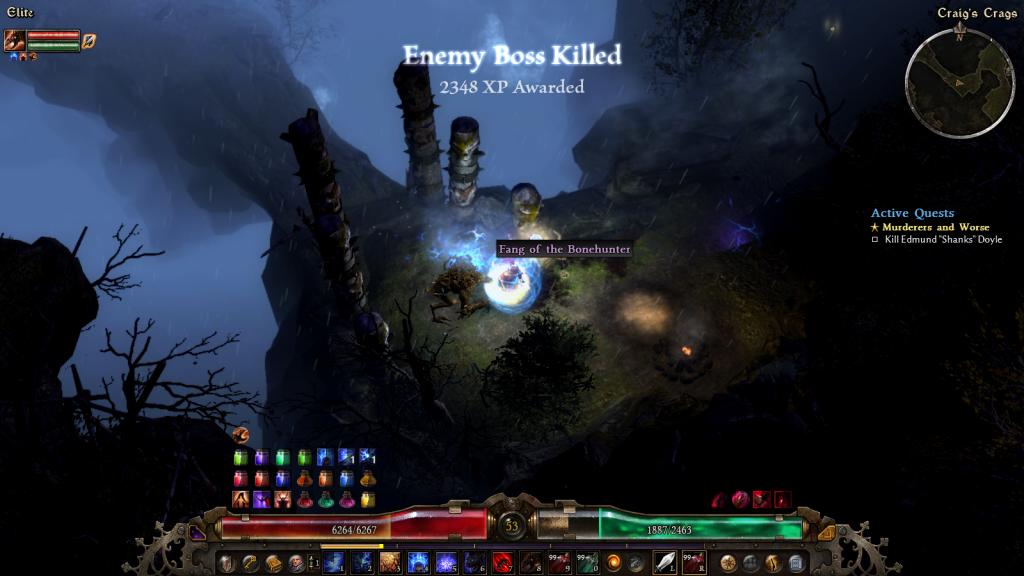Open the circular minimap

click(960, 82)
